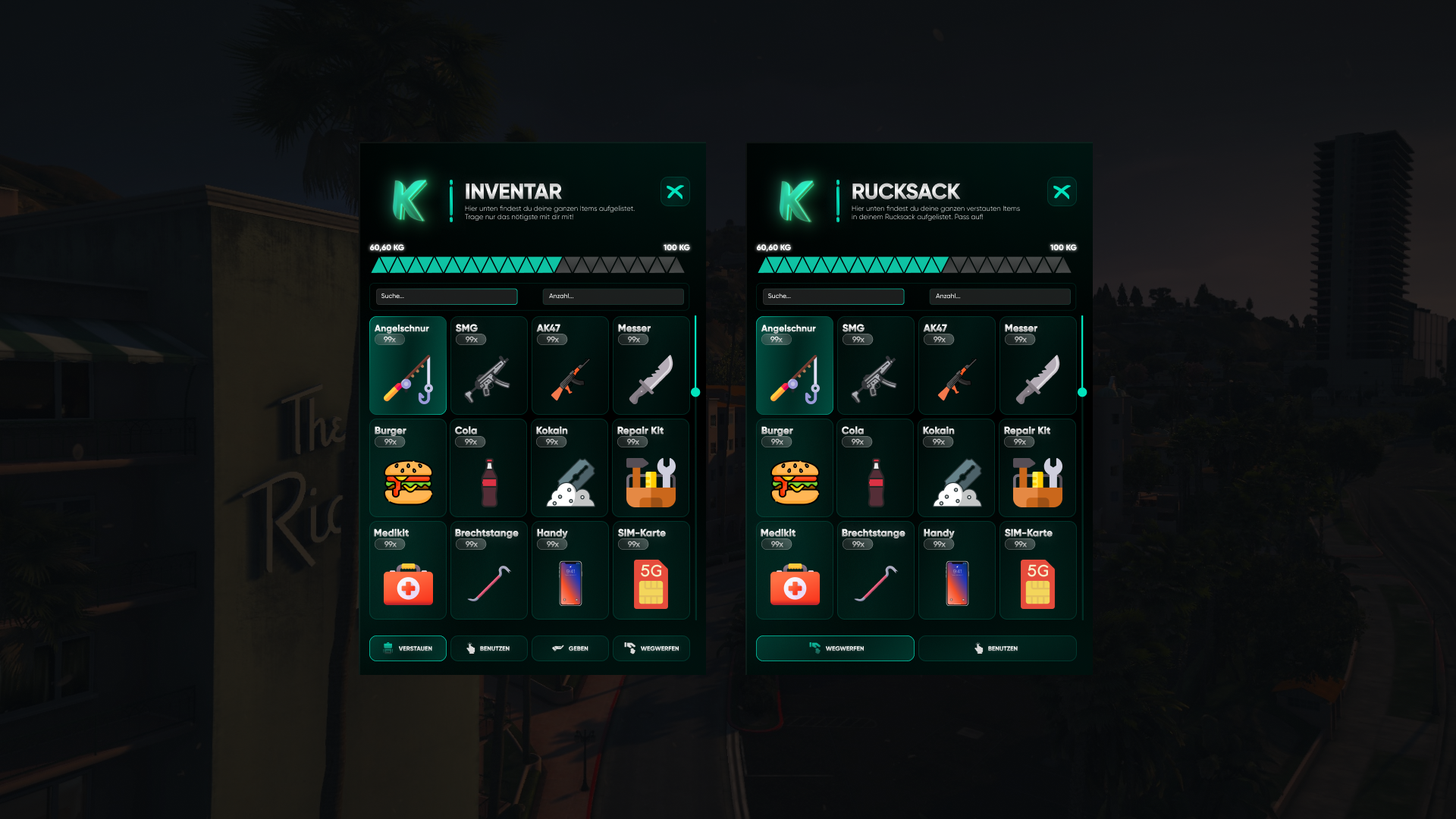The image size is (1456, 819).
Task: Click the Inventar panel title header
Action: pyautogui.click(x=513, y=192)
